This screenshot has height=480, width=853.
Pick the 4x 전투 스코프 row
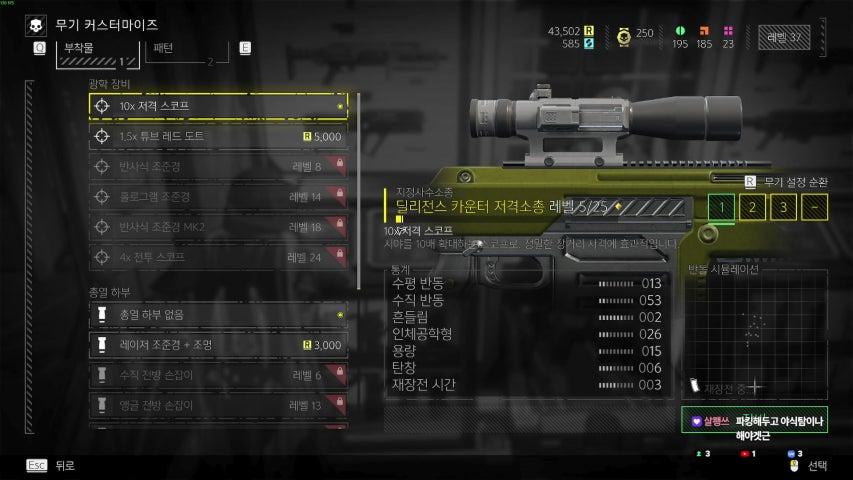[x=218, y=257]
